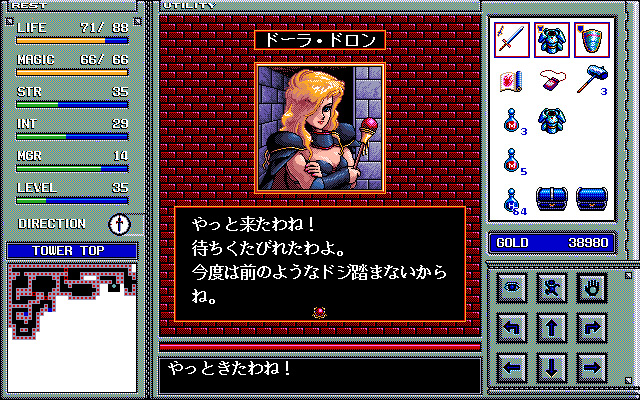This screenshot has width=640, height=400.
Task: Strafe right with the right arrow
Action: pos(592,366)
